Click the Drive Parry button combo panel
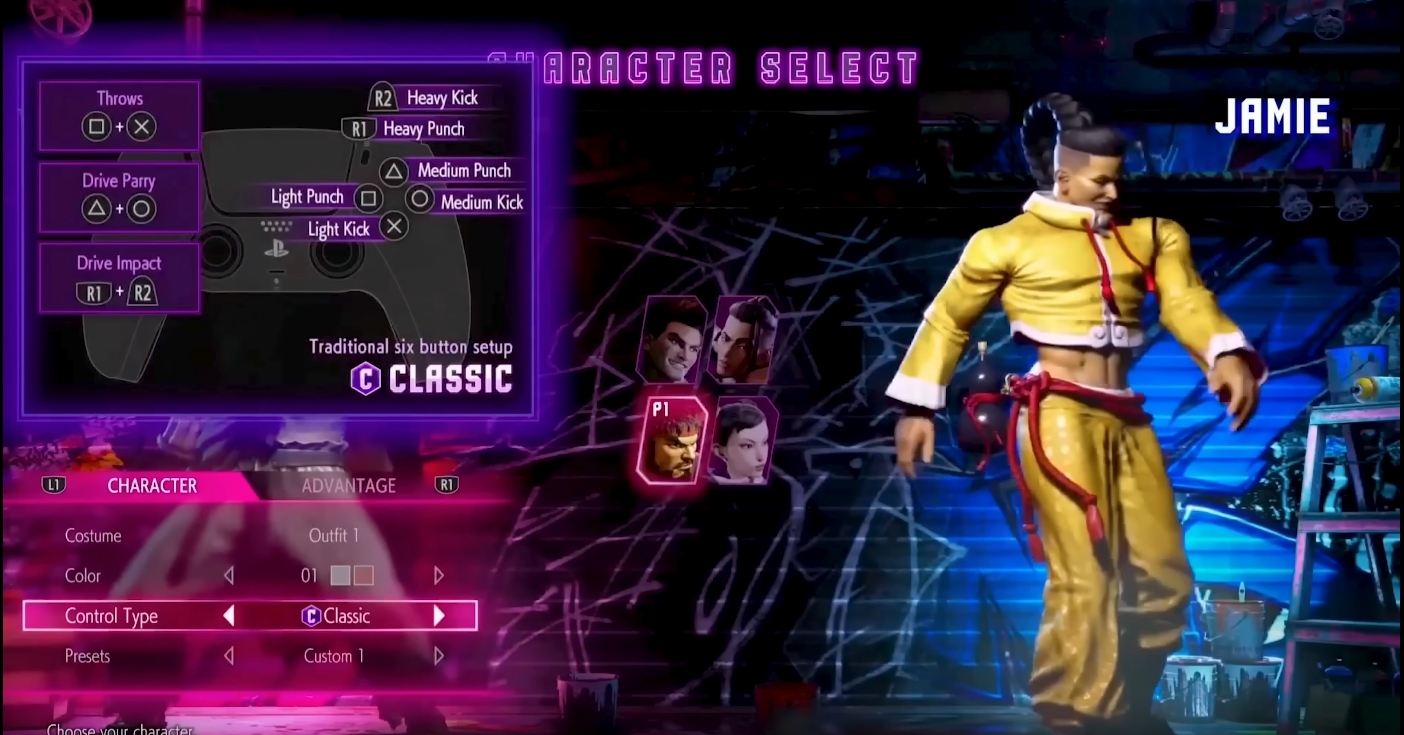Screen dimensions: 1404x735 (118, 196)
